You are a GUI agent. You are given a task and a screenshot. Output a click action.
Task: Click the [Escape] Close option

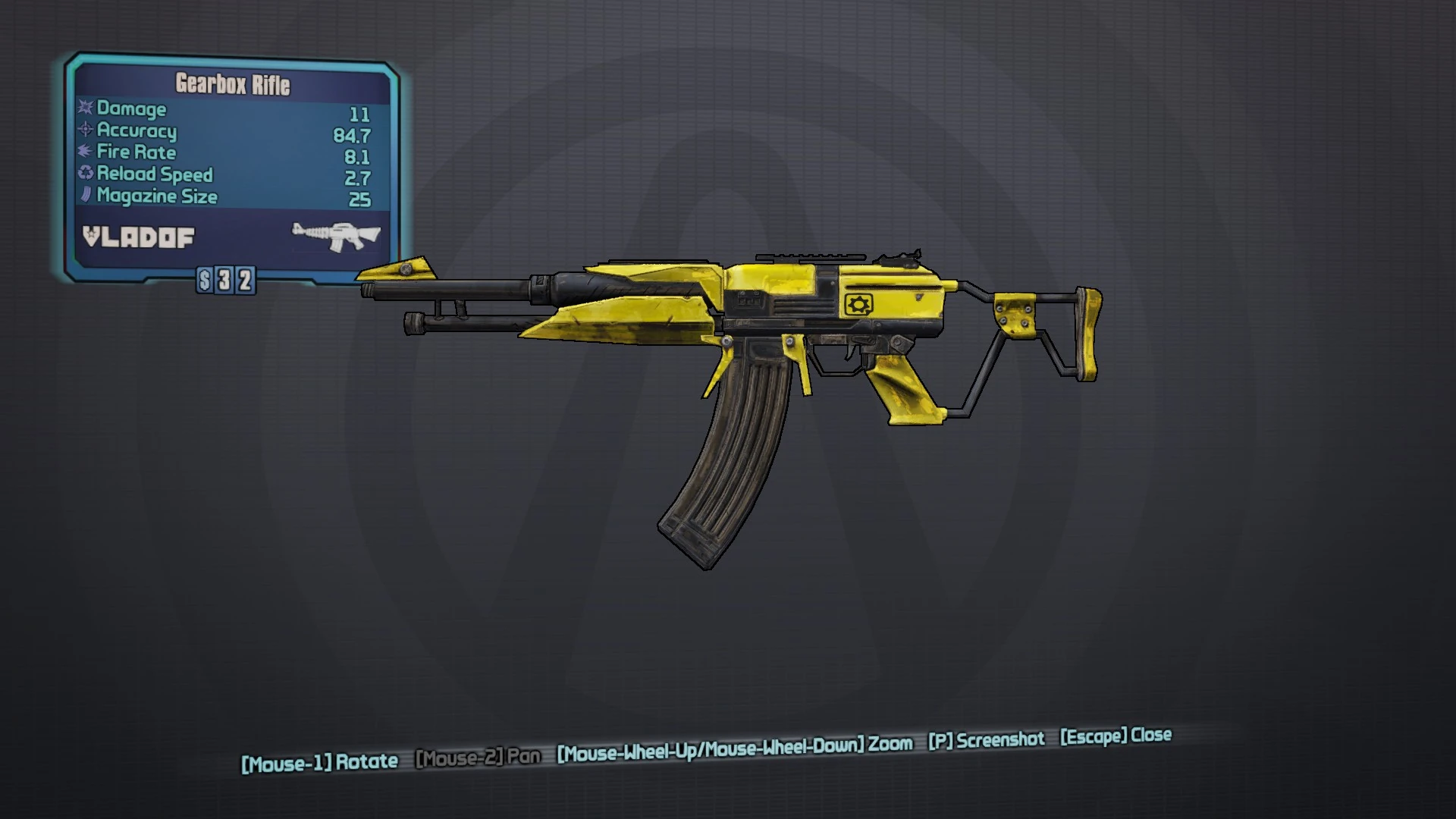coord(1115,735)
